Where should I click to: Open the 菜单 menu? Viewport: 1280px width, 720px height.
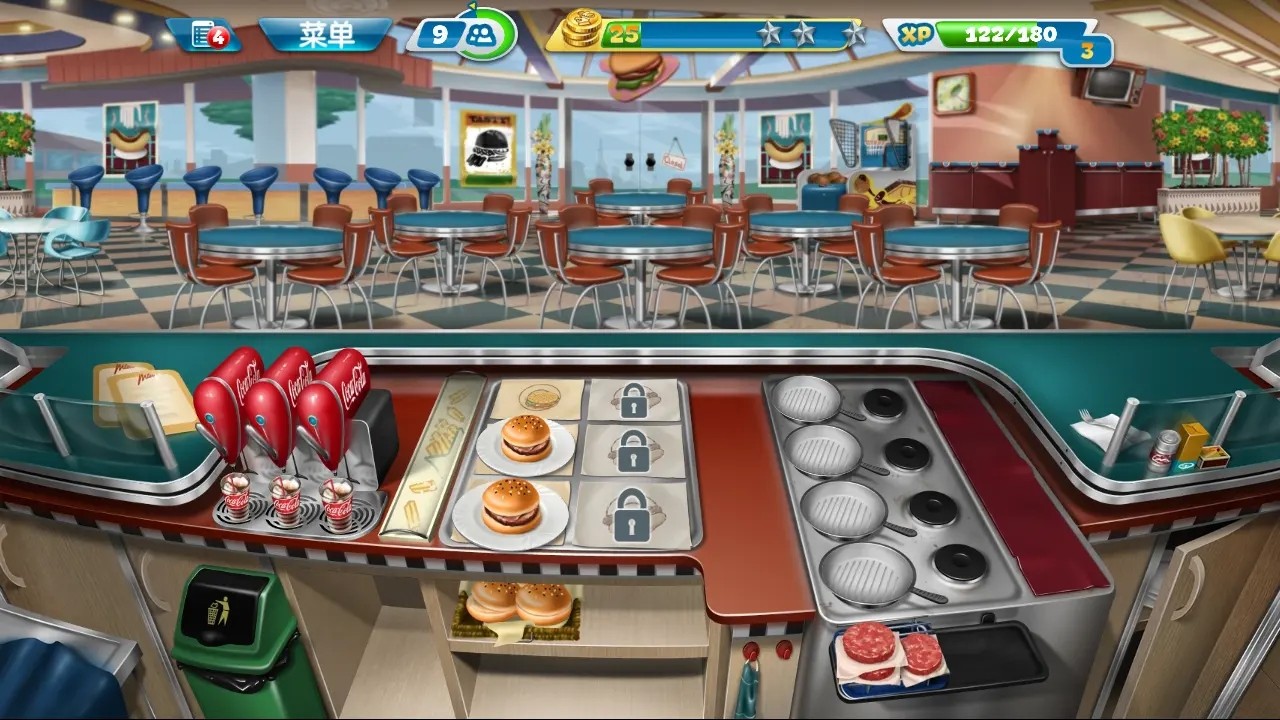(x=330, y=31)
